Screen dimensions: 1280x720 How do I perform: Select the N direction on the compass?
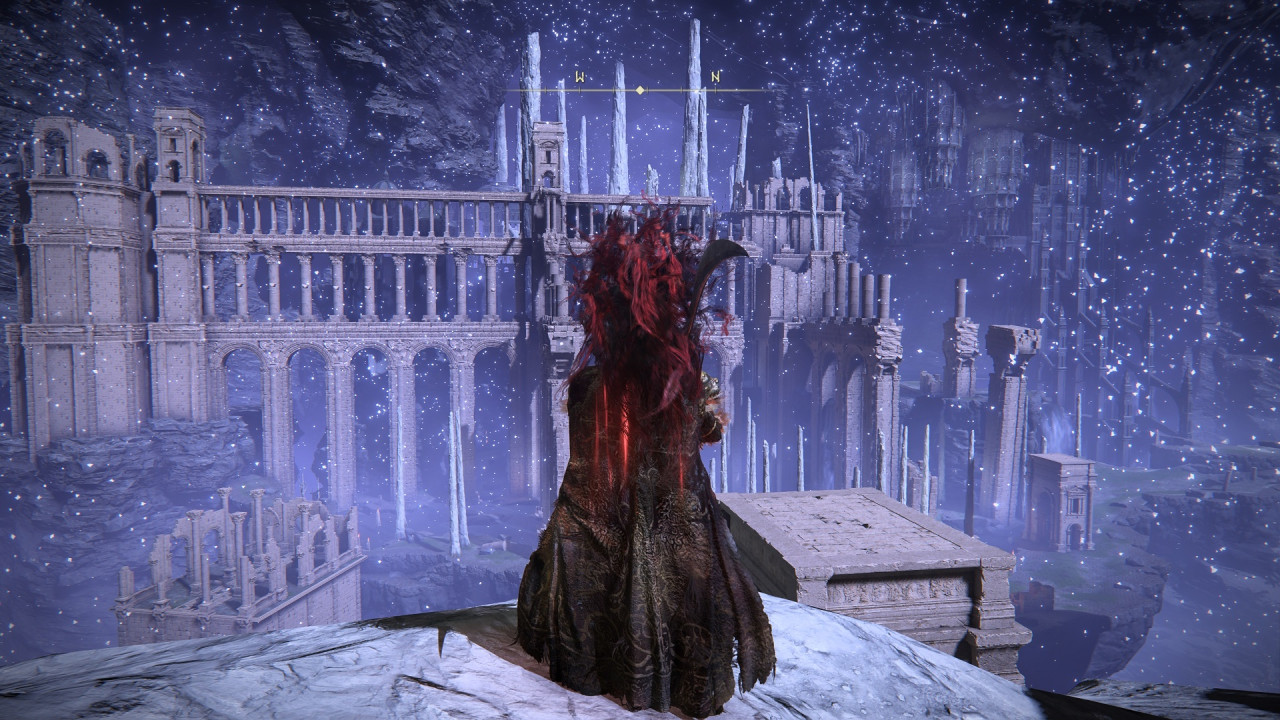[715, 76]
